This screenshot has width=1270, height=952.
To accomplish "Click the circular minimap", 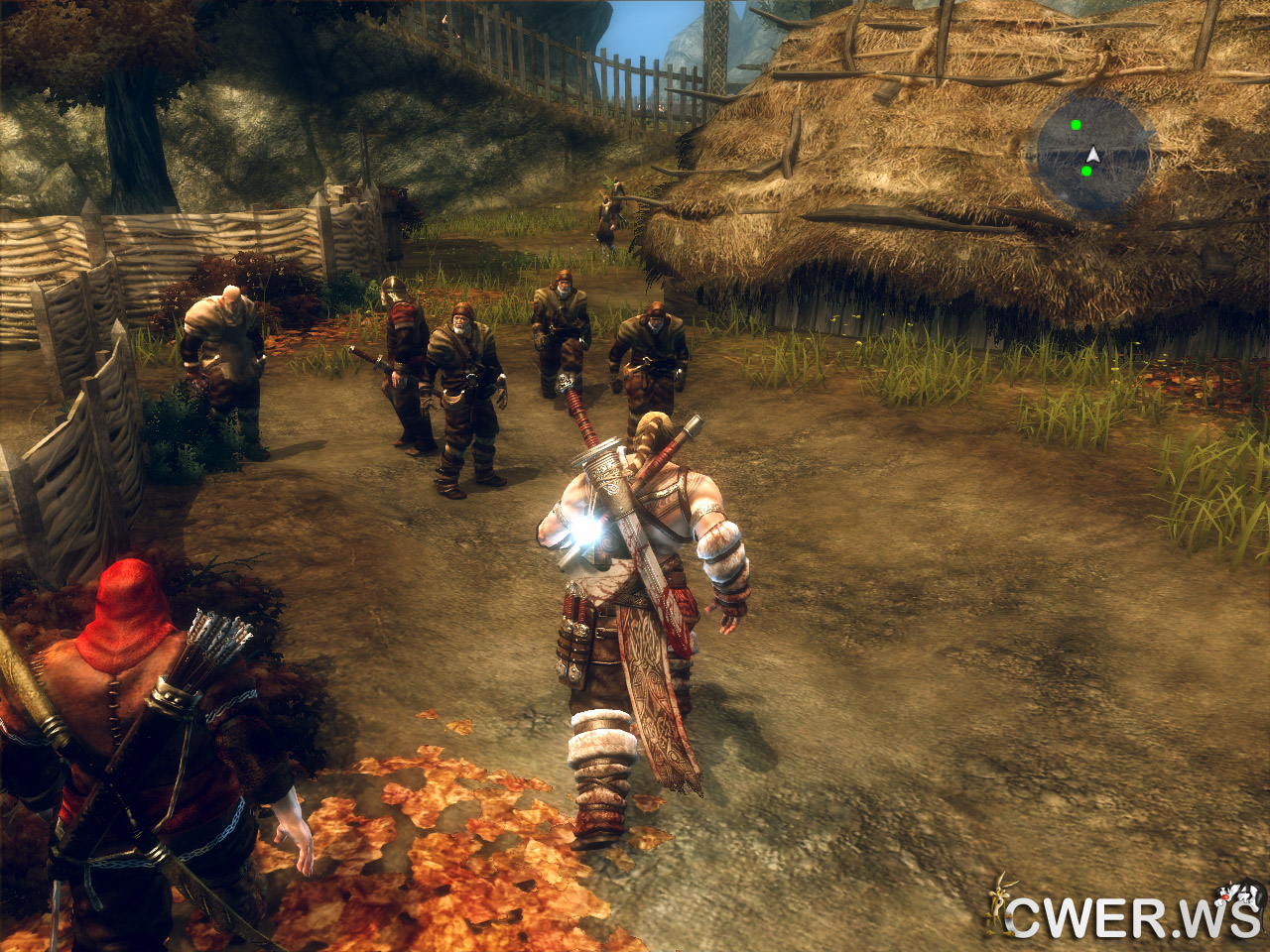I will [1093, 154].
